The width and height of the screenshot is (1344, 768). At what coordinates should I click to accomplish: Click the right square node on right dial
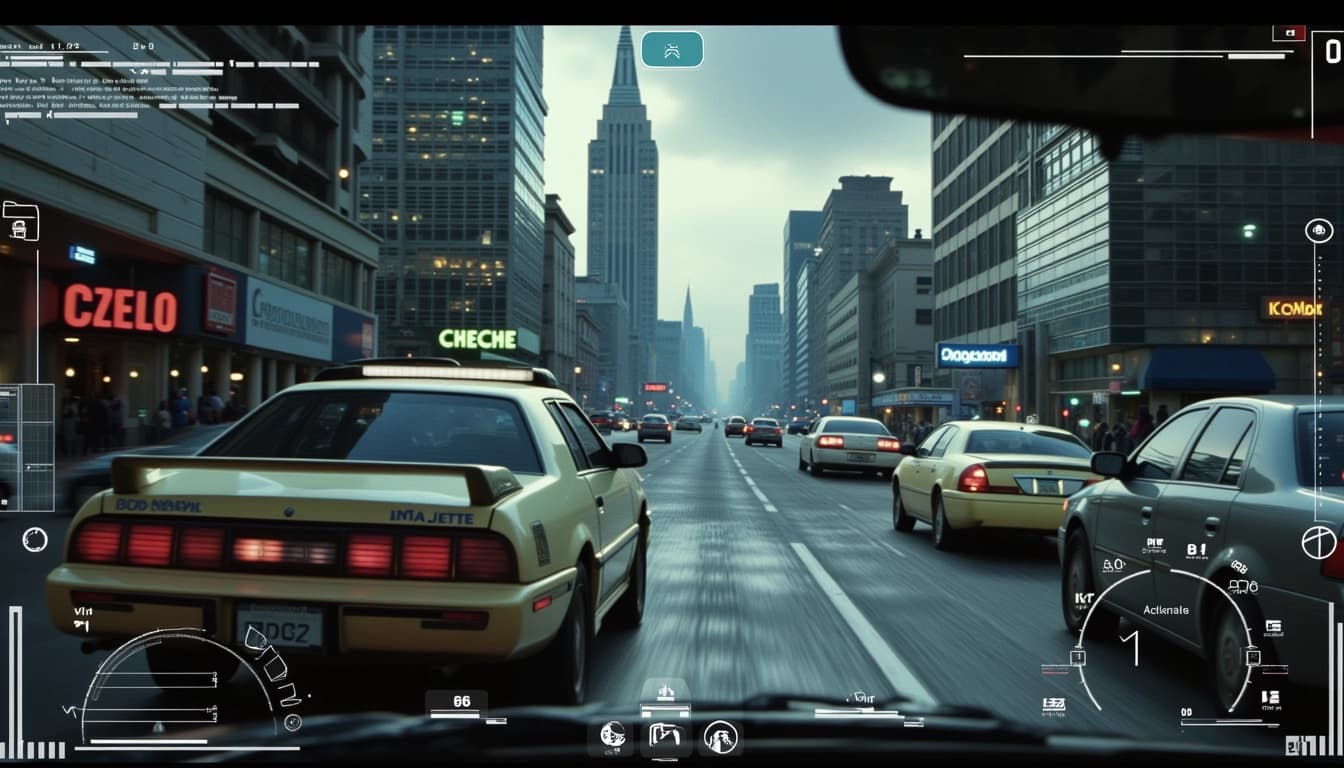(x=1251, y=657)
